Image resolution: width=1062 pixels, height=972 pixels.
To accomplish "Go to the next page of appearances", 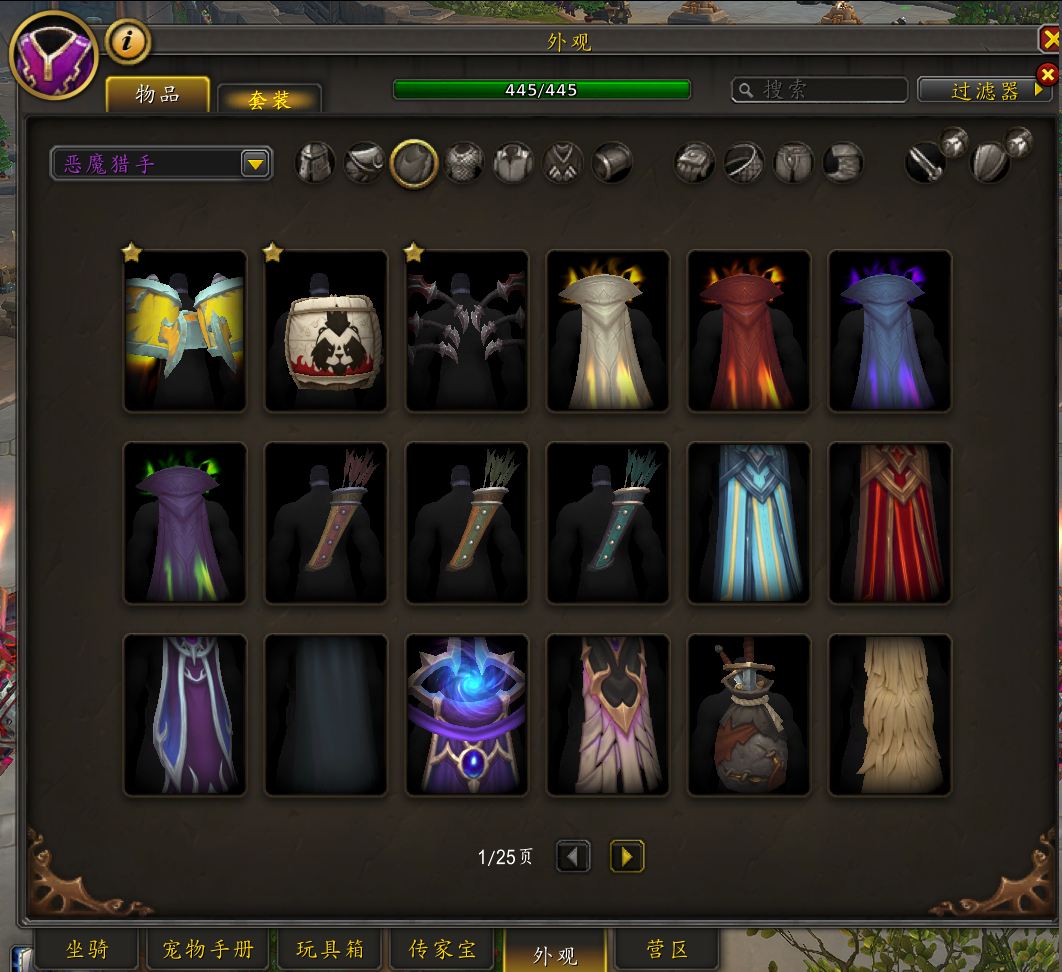I will [x=627, y=856].
